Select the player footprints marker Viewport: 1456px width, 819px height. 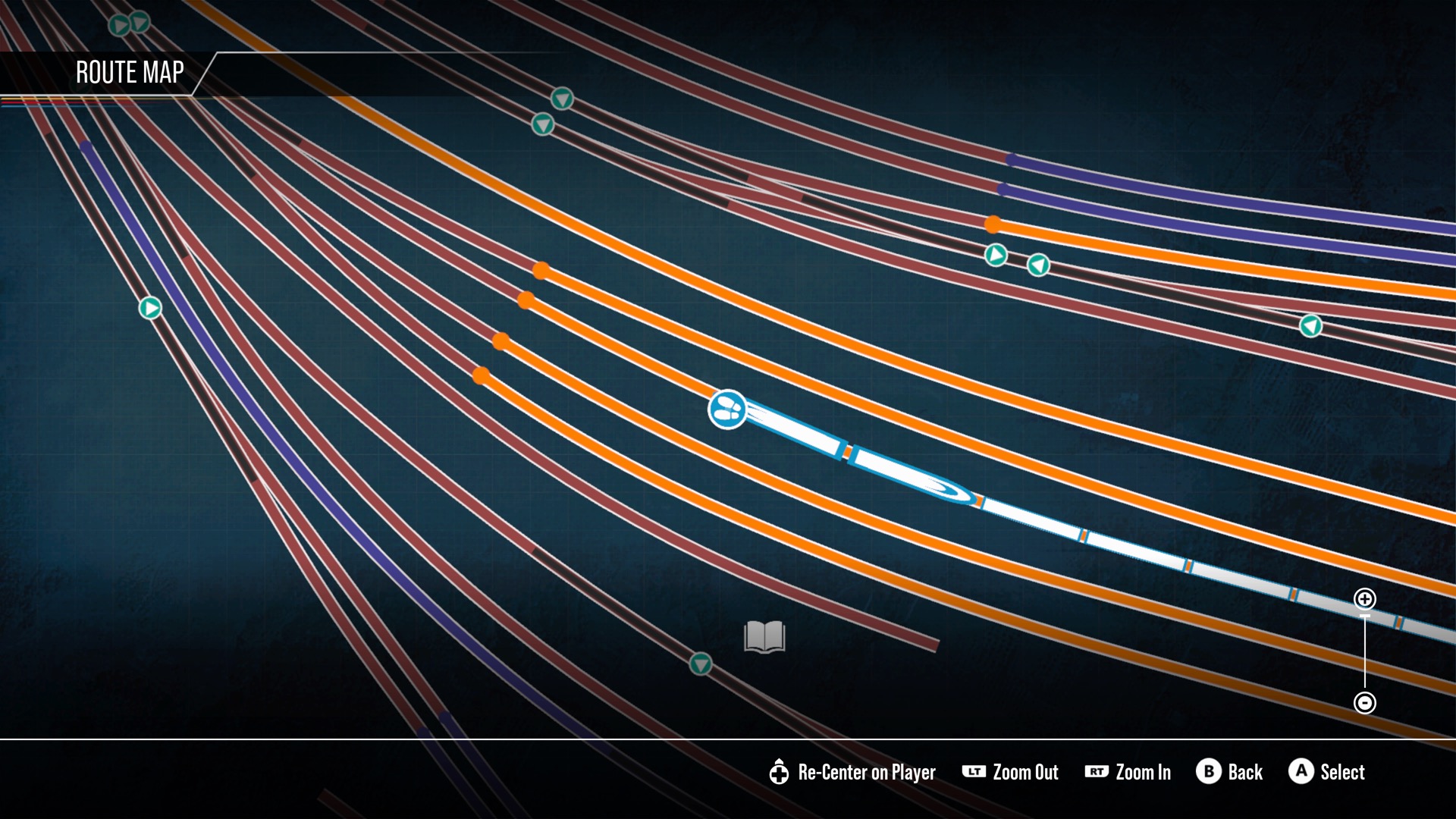click(x=727, y=409)
